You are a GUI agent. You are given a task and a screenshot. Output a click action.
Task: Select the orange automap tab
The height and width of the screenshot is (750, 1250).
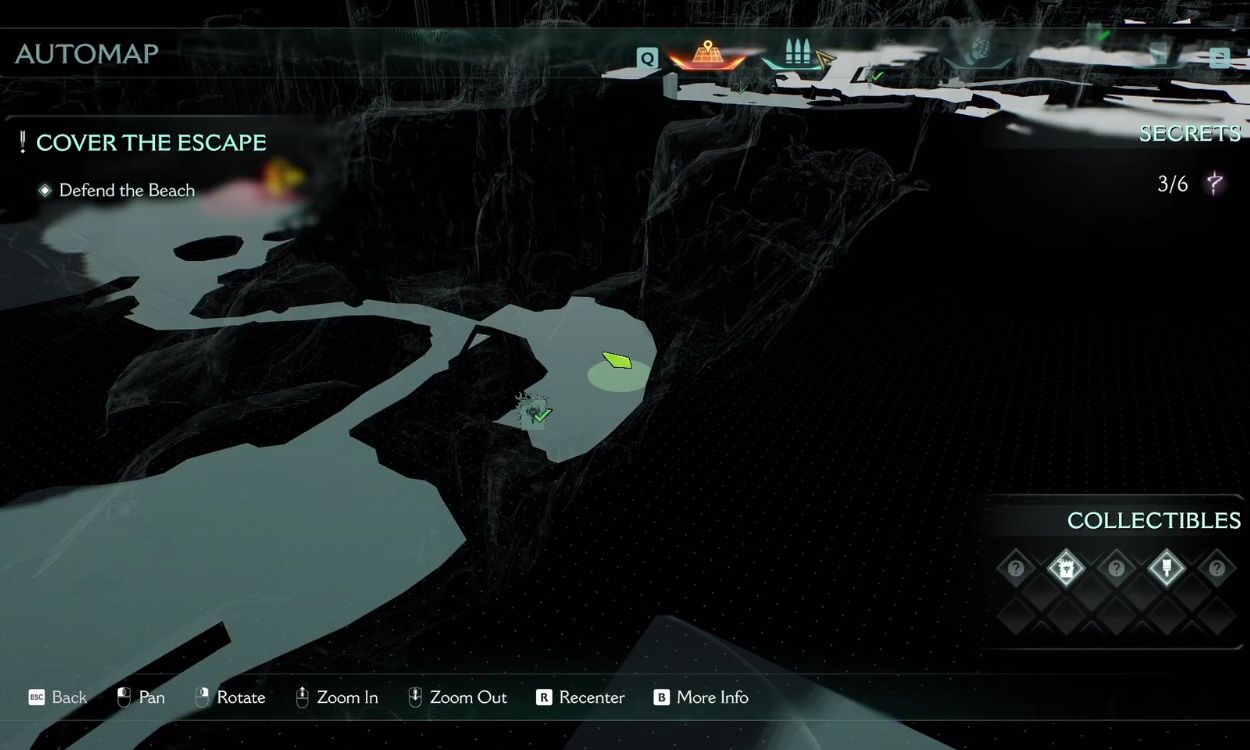point(707,54)
